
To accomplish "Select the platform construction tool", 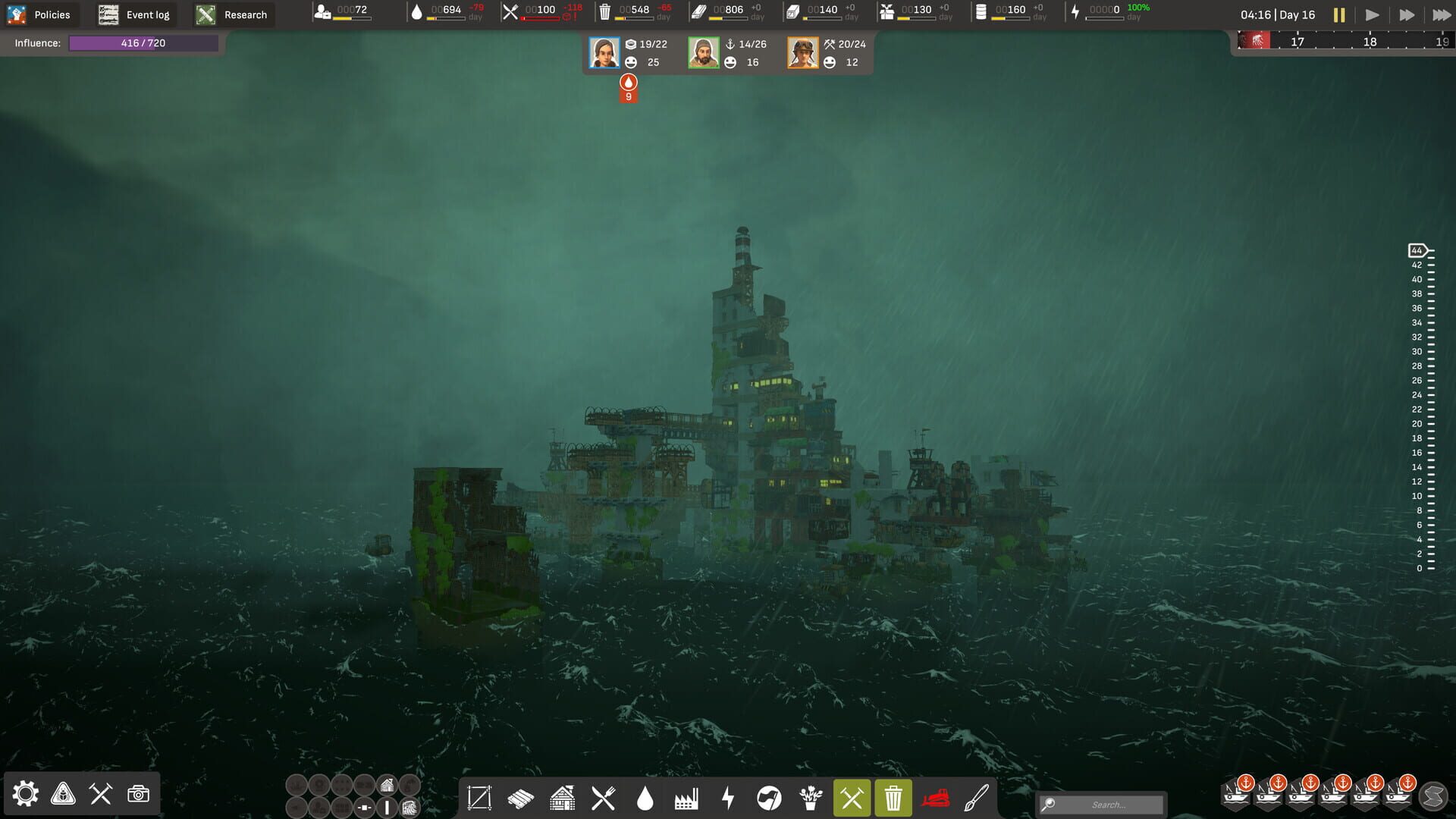I will (479, 798).
